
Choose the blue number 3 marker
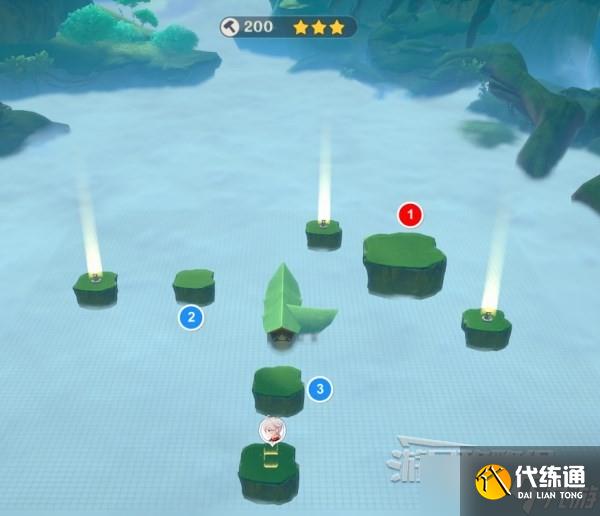pos(319,389)
